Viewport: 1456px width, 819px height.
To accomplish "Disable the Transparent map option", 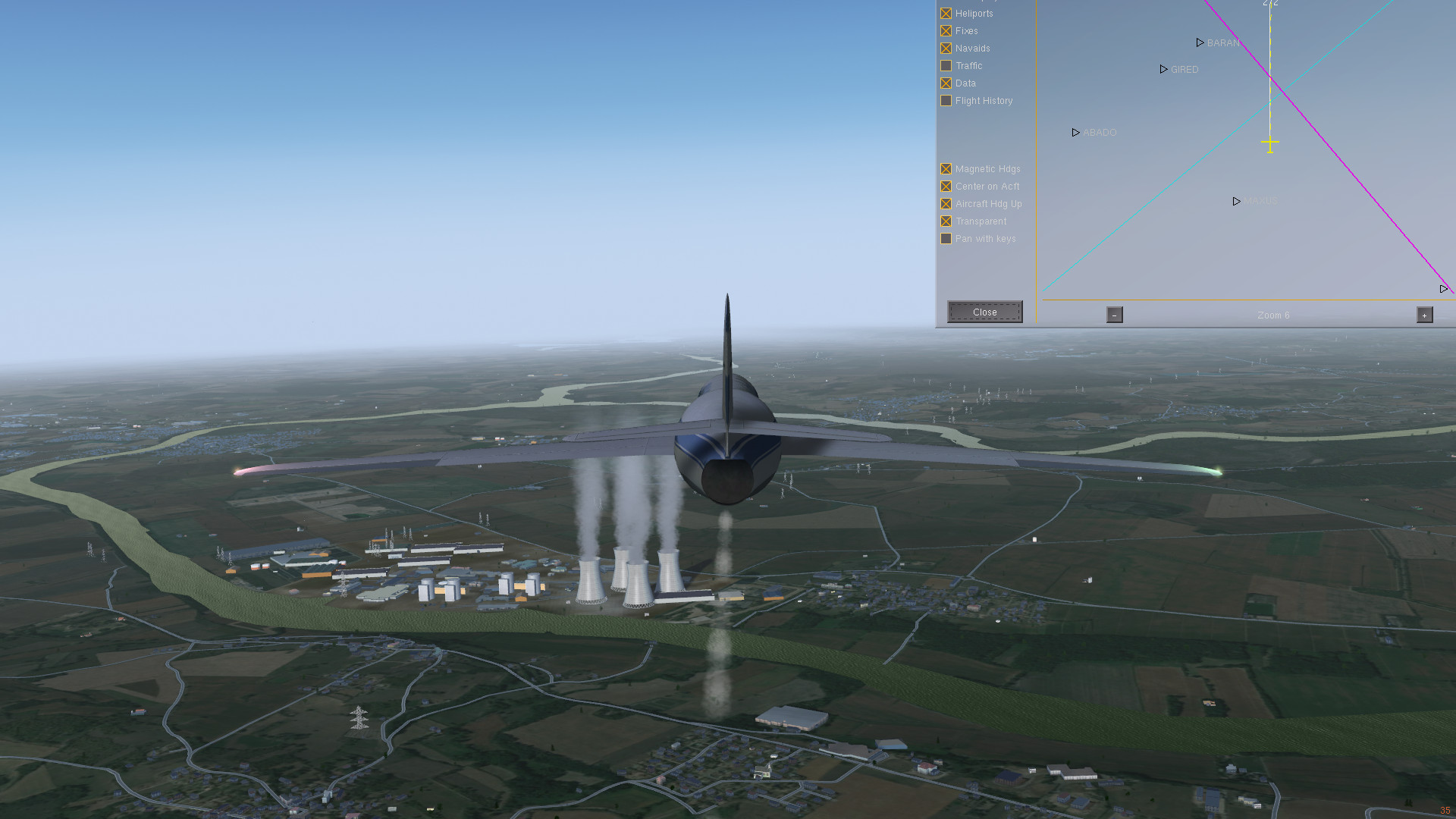I will pos(946,221).
